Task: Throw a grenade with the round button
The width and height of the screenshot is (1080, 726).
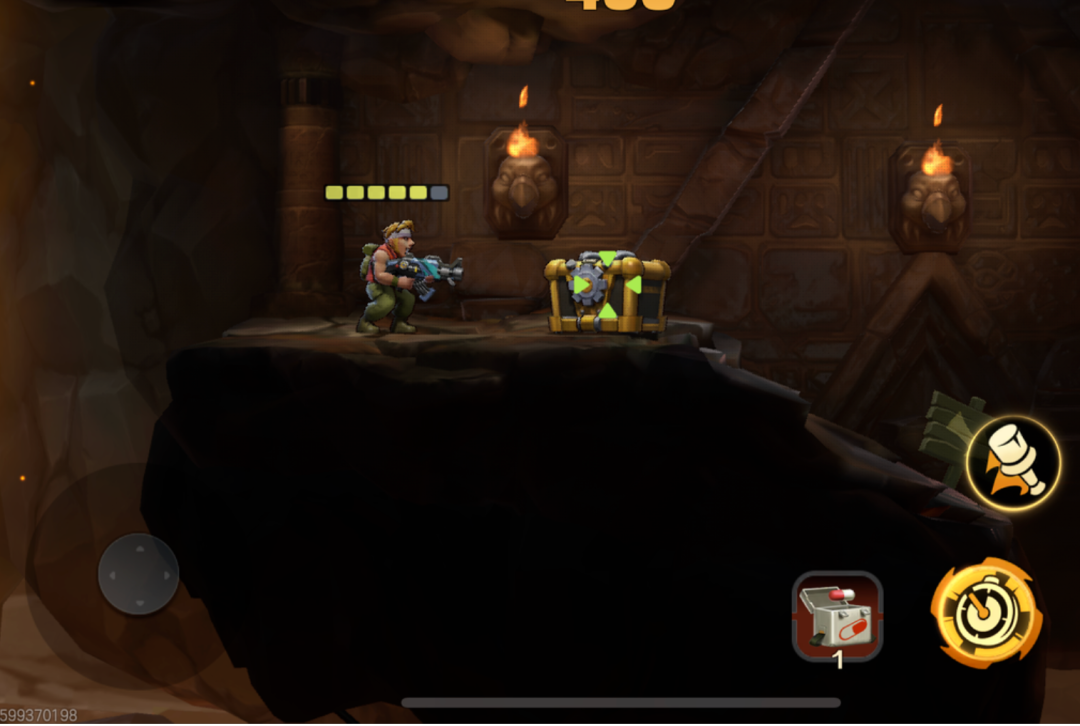Action: tap(1013, 463)
